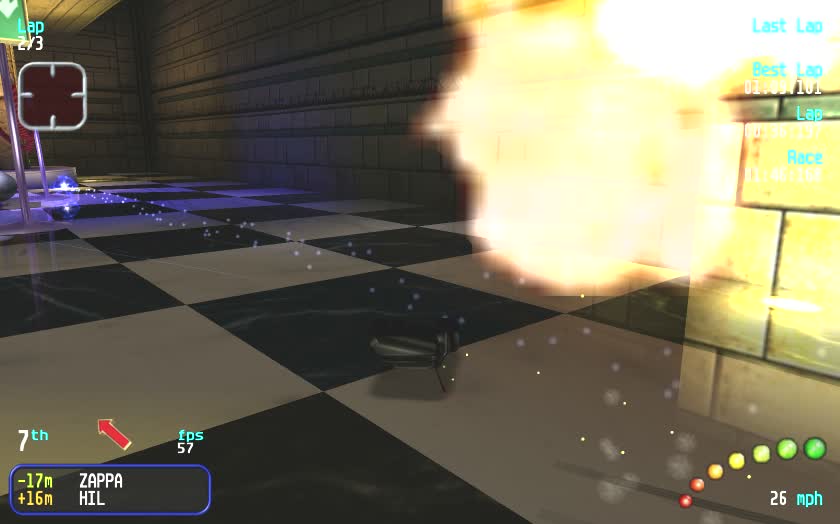Choose the HIL row in gap list
The height and width of the screenshot is (524, 840).
108,498
